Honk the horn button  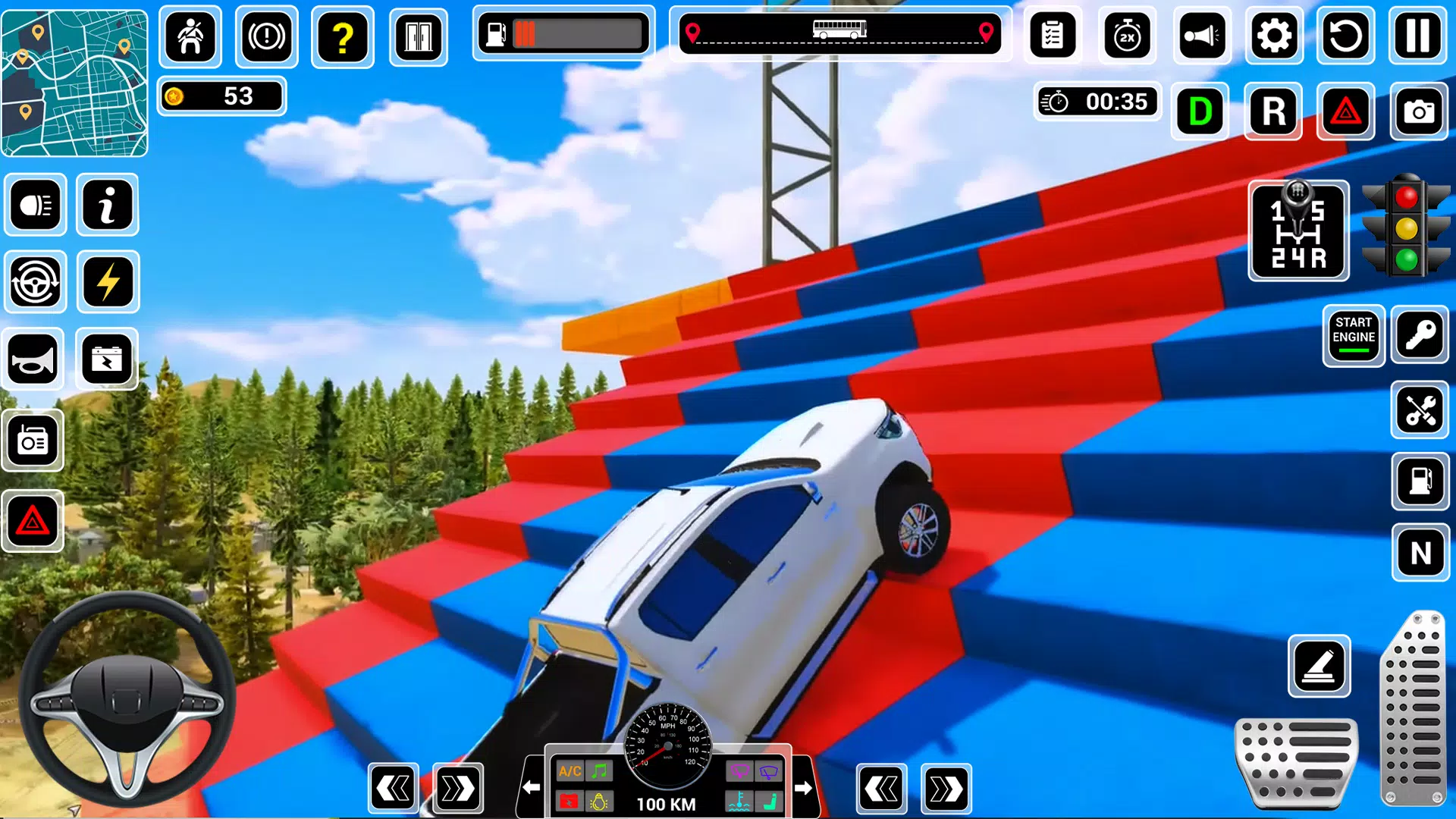pyautogui.click(x=33, y=359)
